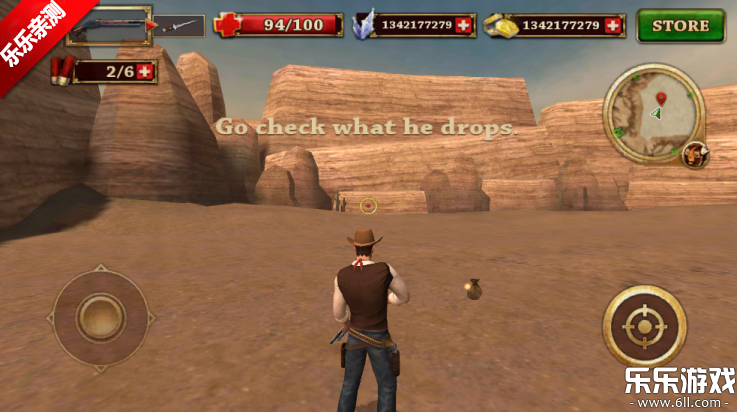
Task: Open the circular minimap
Action: 653,112
